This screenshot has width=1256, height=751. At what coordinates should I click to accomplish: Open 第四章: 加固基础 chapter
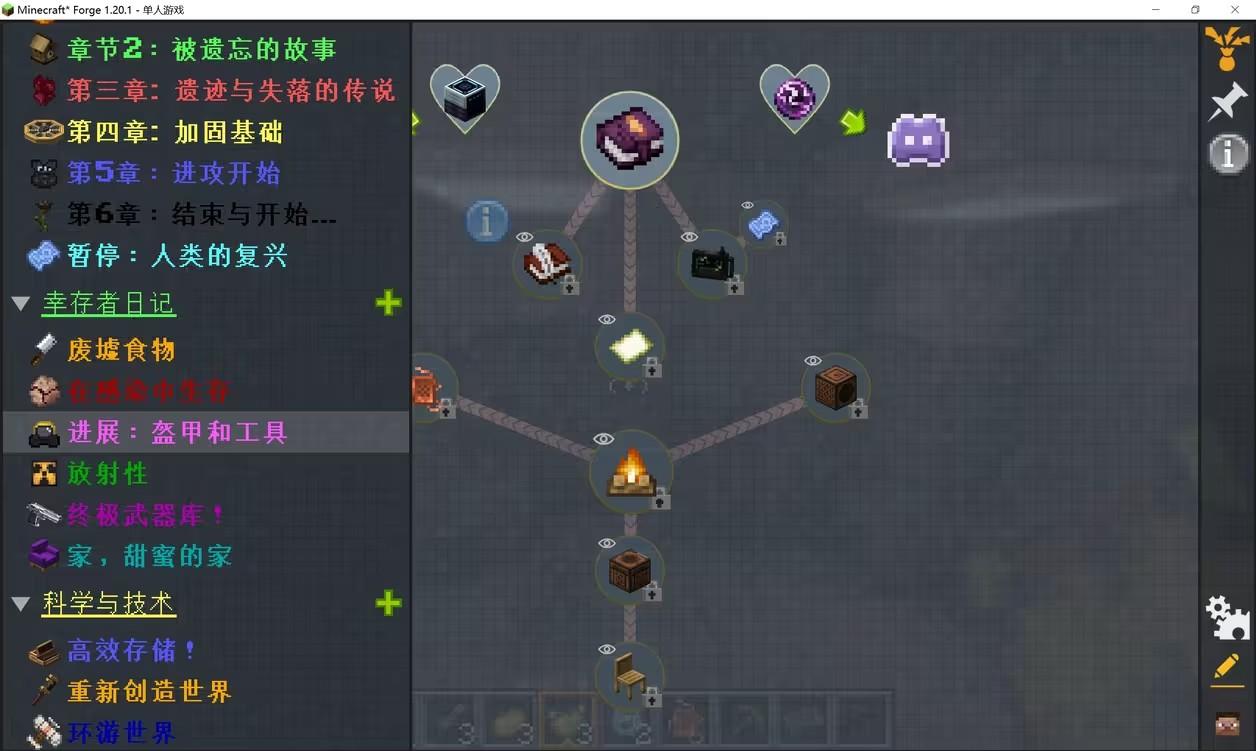[174, 132]
